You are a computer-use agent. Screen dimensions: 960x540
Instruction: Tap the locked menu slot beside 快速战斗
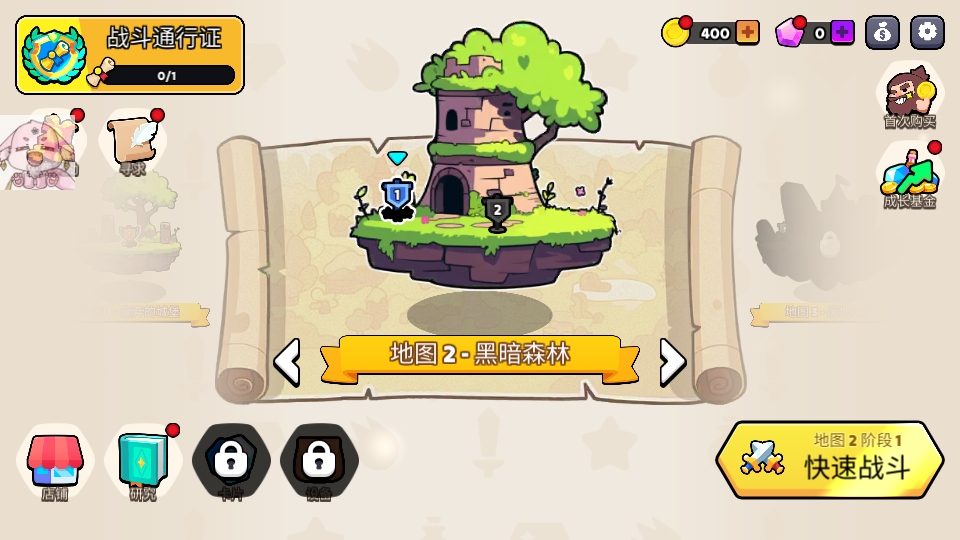[x=318, y=462]
